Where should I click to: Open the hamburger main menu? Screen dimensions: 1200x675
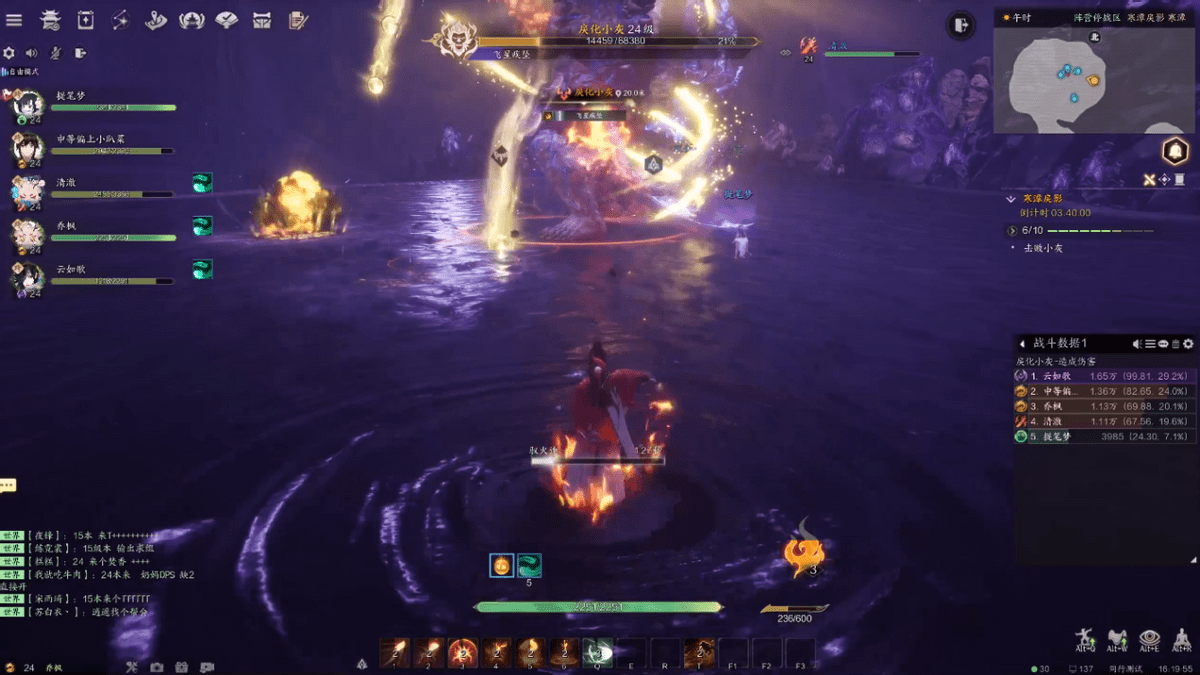[x=14, y=20]
